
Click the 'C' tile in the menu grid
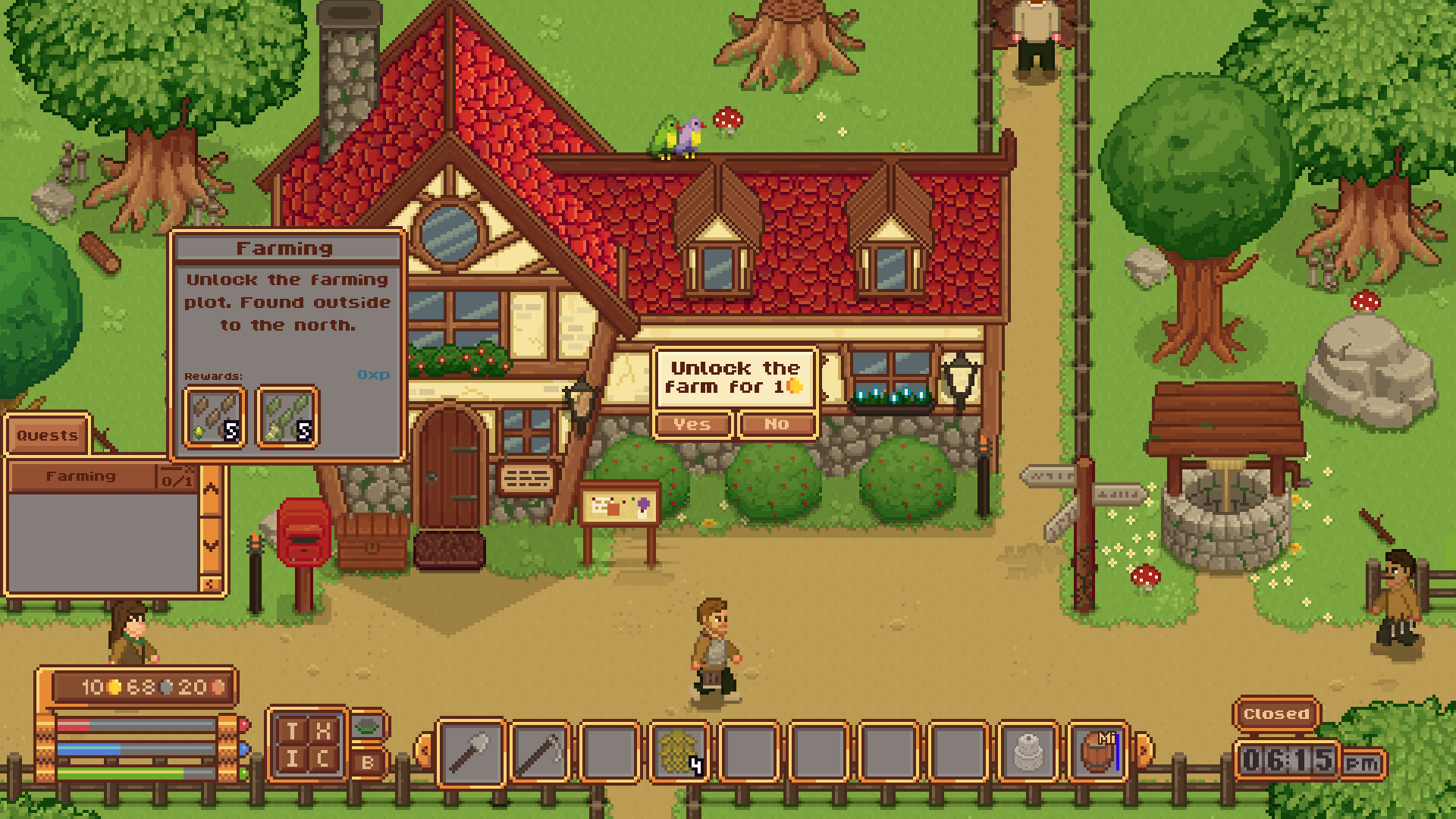pos(323,759)
